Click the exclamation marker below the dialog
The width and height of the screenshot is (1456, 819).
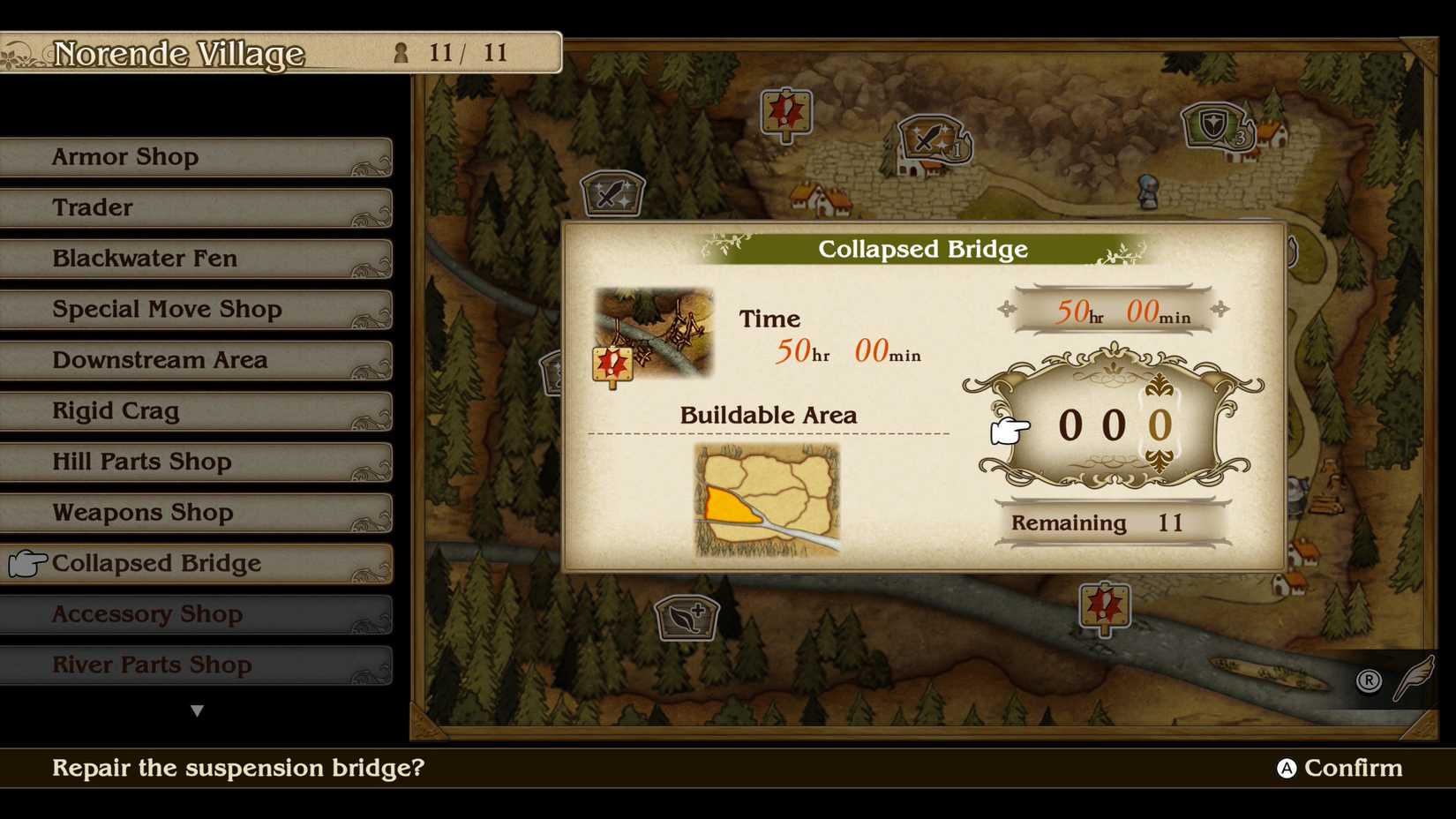pos(1103,606)
